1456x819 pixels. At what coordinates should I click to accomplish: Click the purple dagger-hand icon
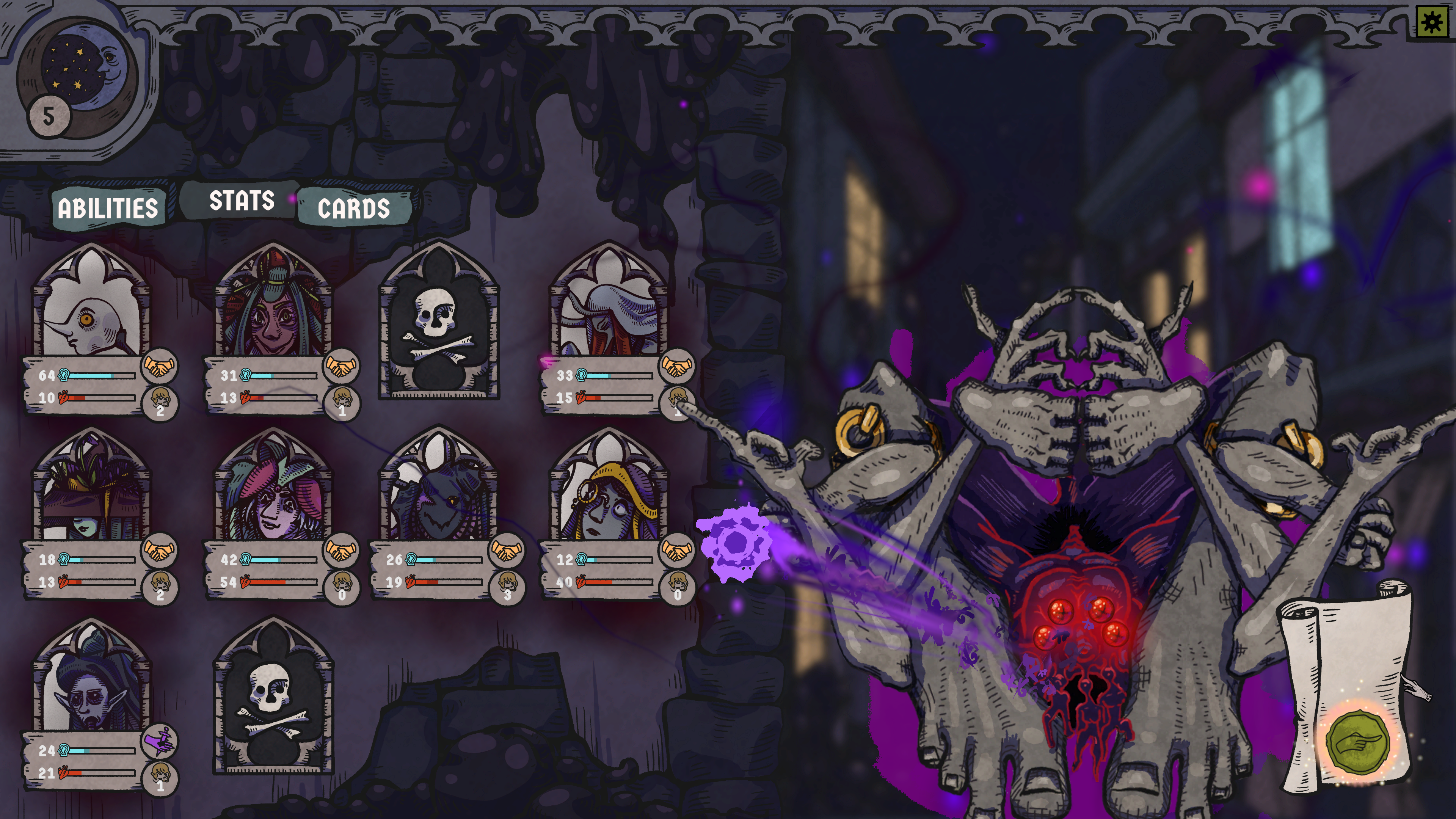click(159, 742)
